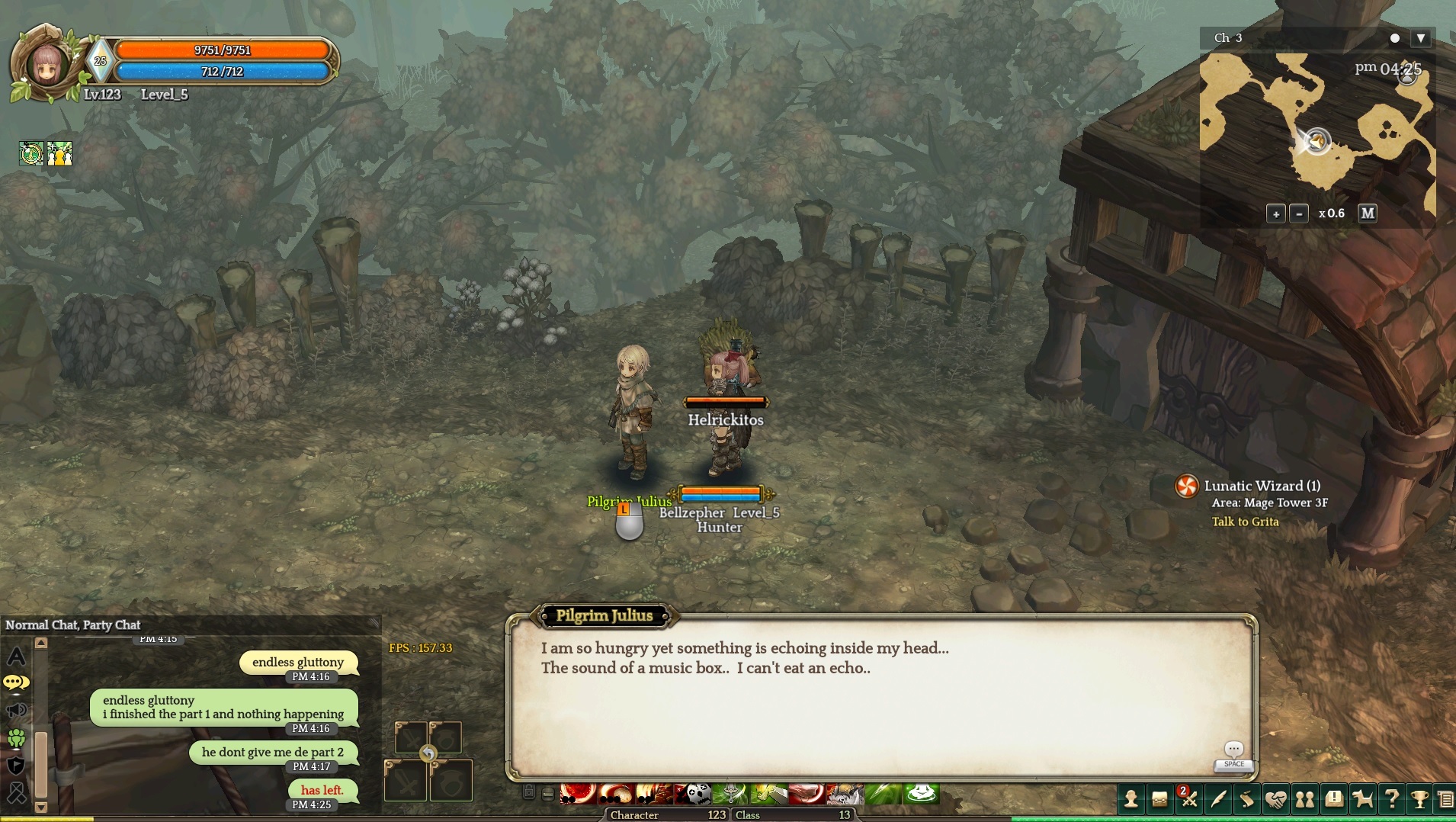Zoom in the minimap with plus button
The width and height of the screenshot is (1456, 822).
(x=1275, y=214)
